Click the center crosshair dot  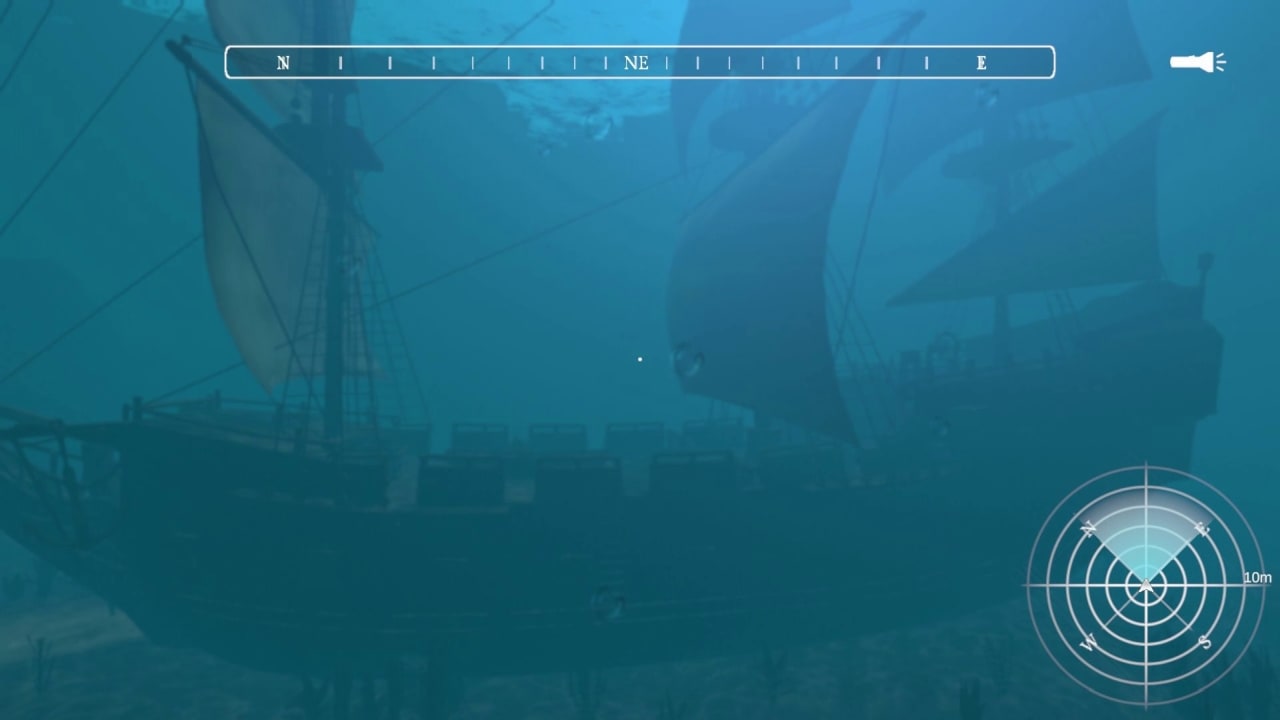[640, 358]
